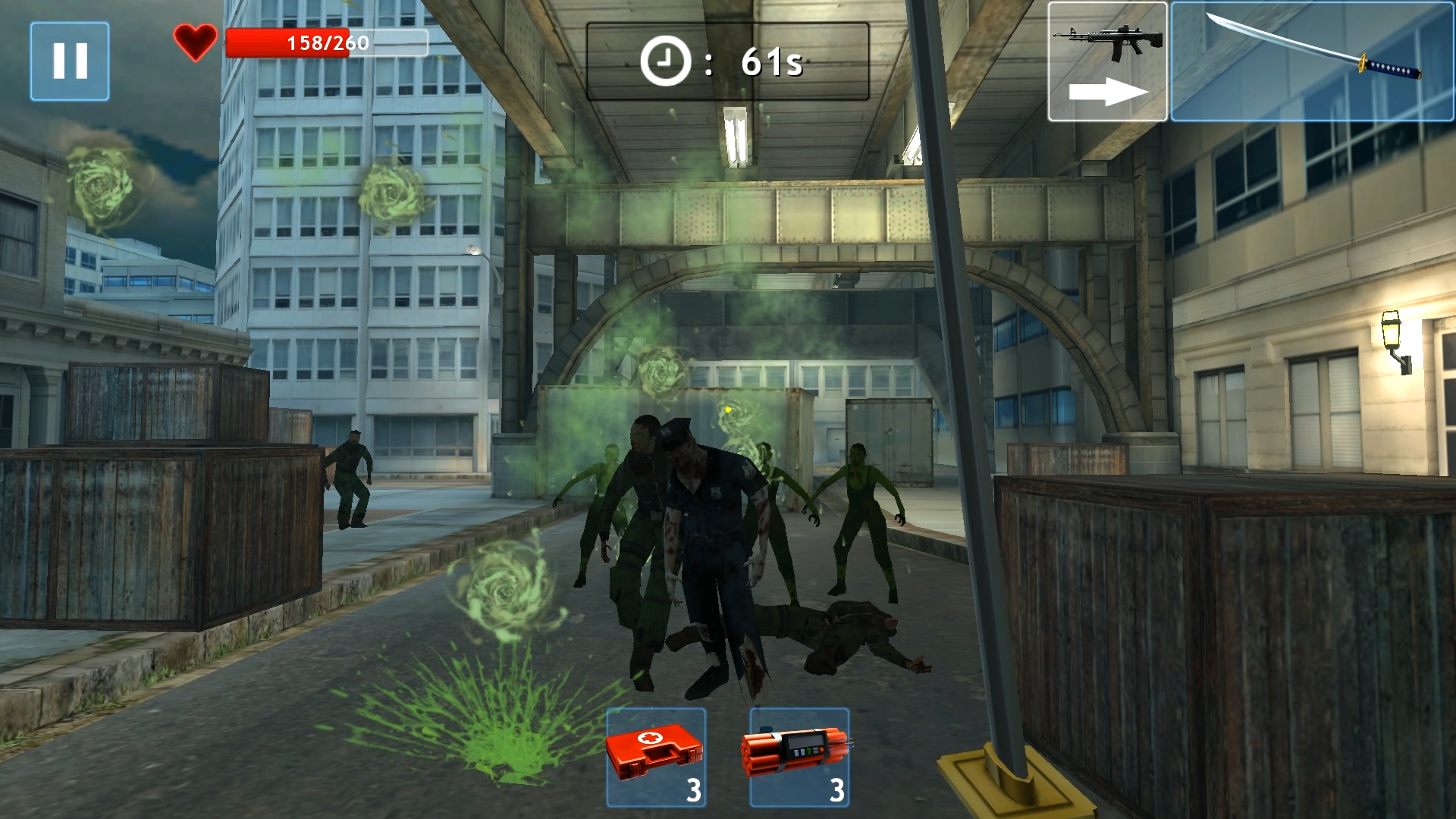Click the white arrow under the rifle
Viewport: 1456px width, 819px height.
[1109, 91]
